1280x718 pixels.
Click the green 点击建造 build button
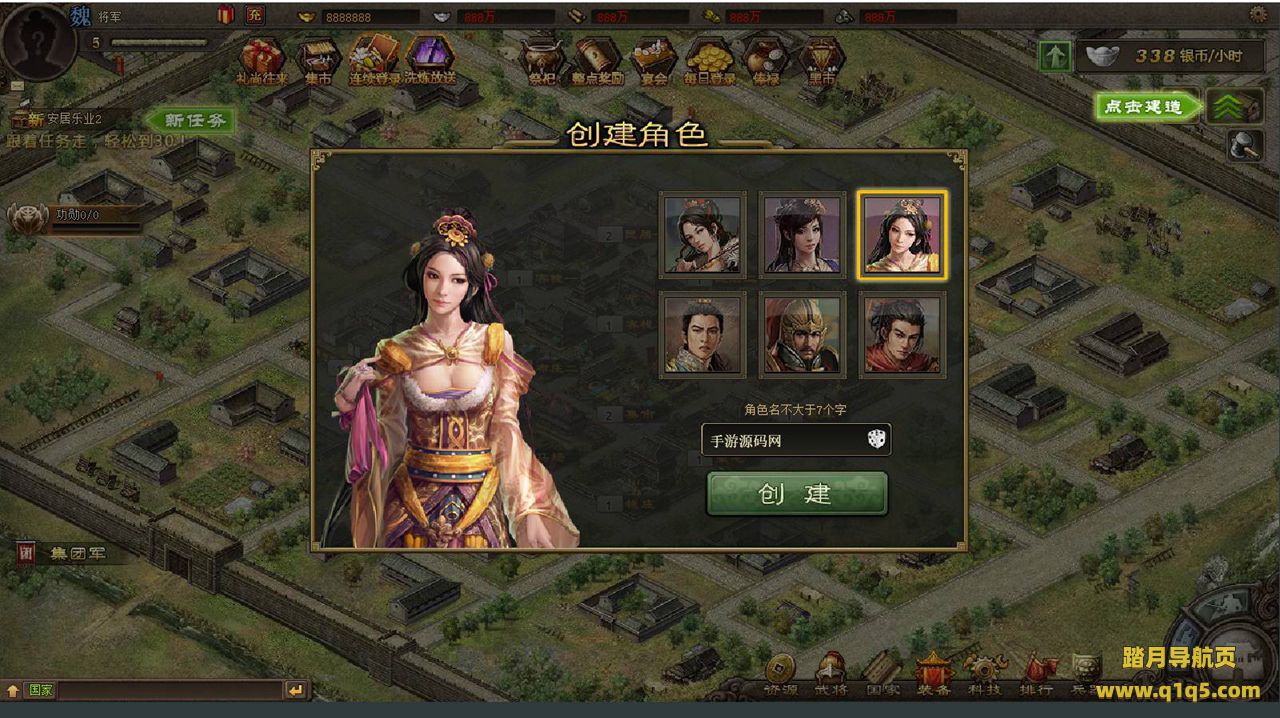(x=1146, y=107)
